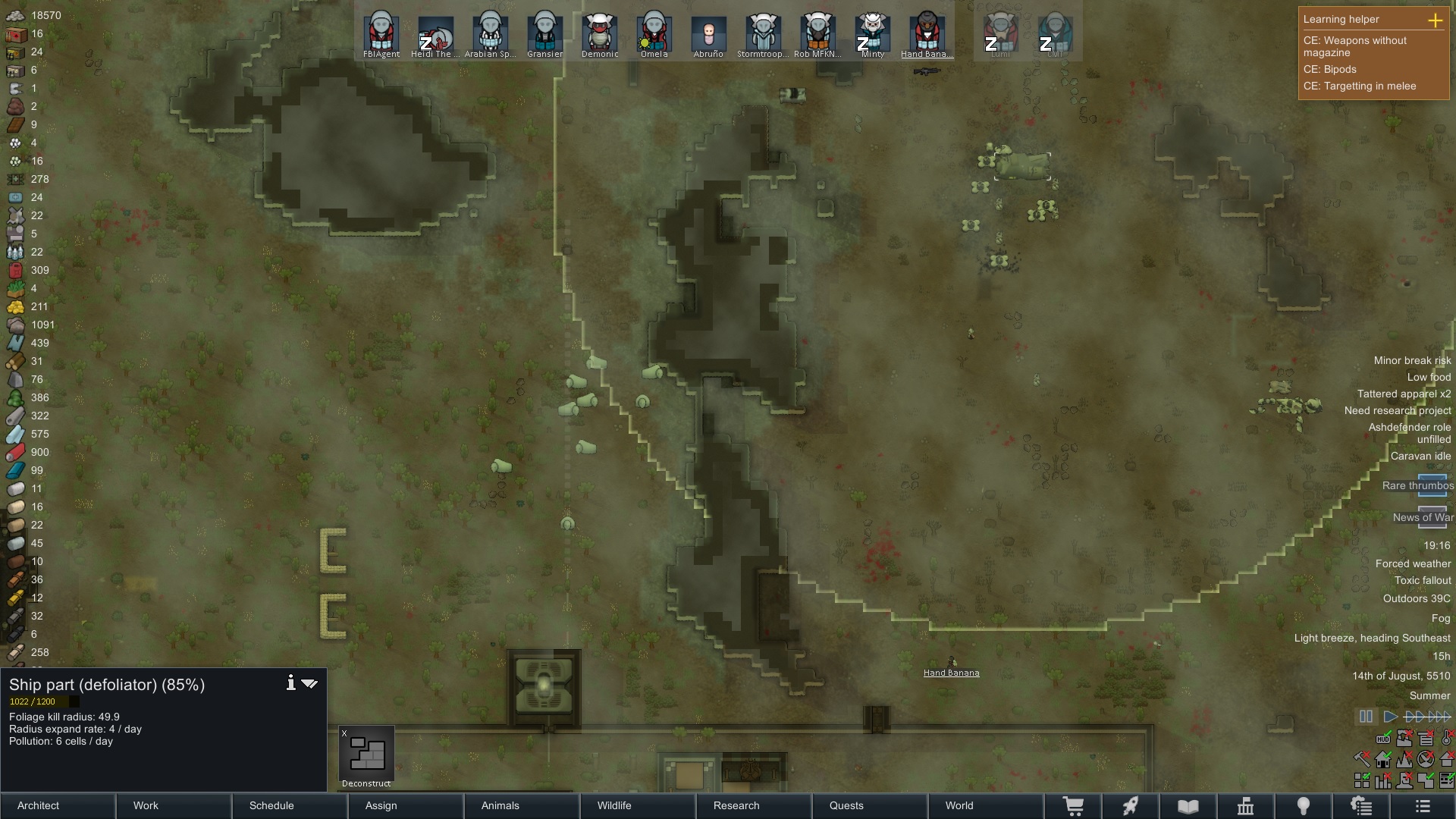1456x819 pixels.
Task: Switch to the Work tab
Action: 145,805
